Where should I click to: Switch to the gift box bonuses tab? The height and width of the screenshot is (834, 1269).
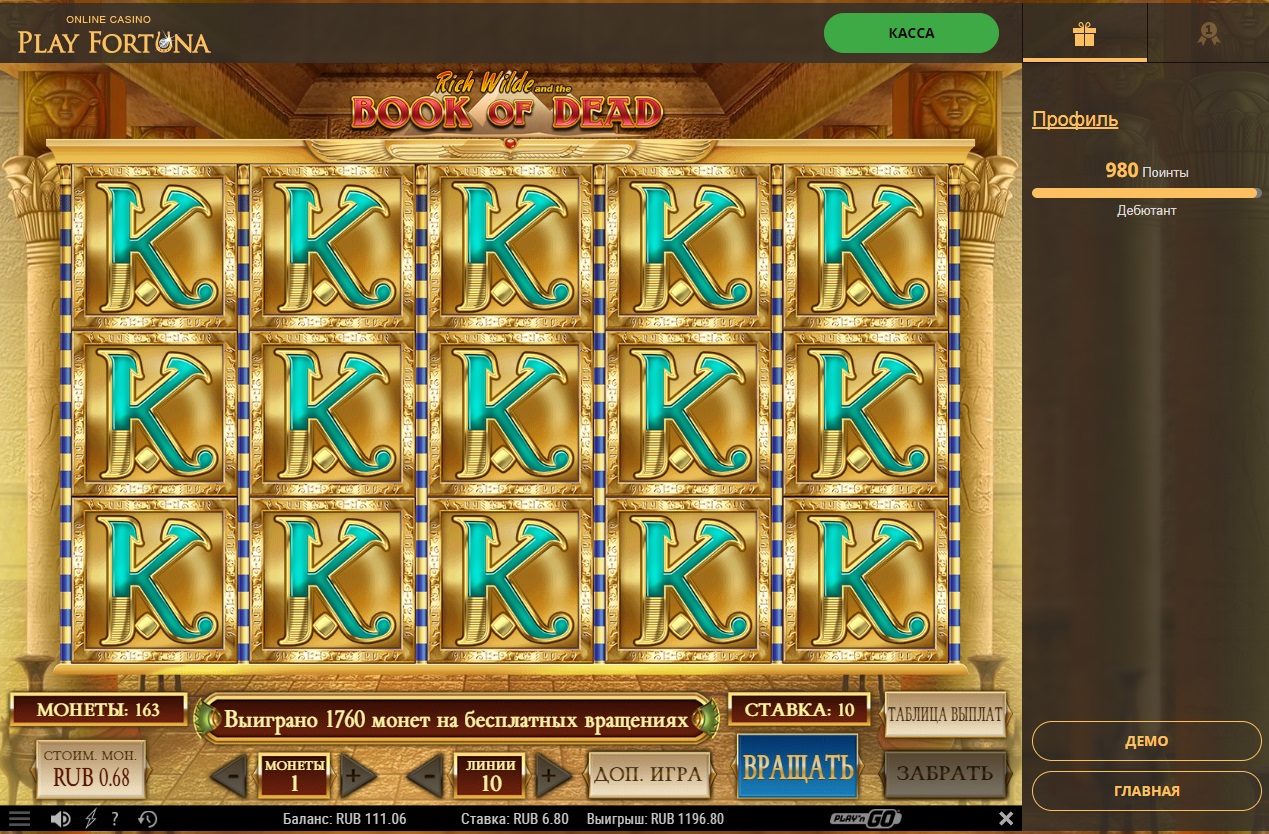[1084, 35]
